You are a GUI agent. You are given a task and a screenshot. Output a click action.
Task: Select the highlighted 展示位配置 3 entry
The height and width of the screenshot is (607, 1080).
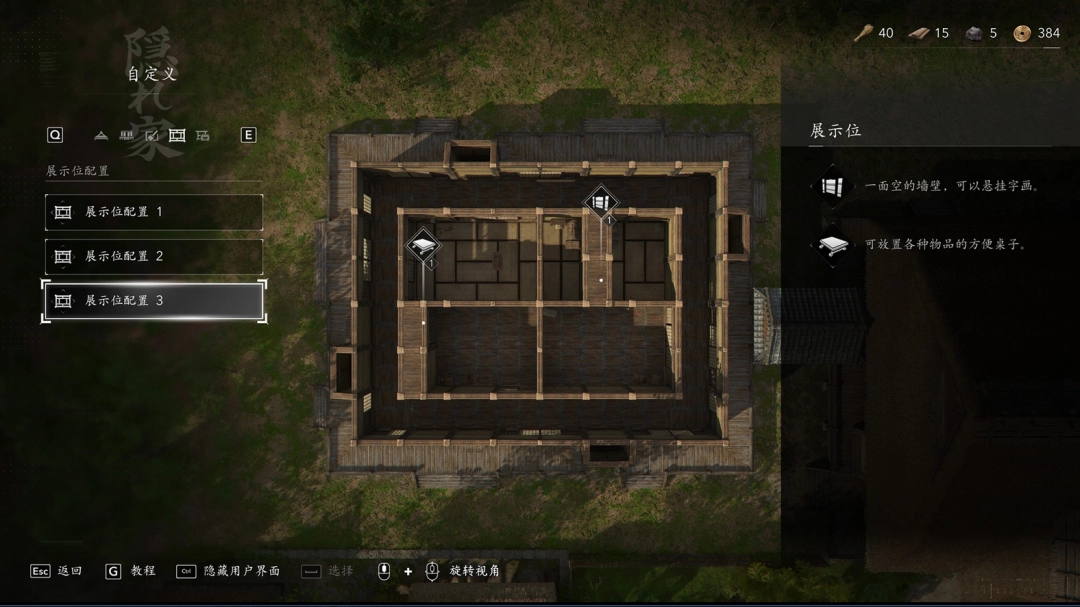coord(154,300)
